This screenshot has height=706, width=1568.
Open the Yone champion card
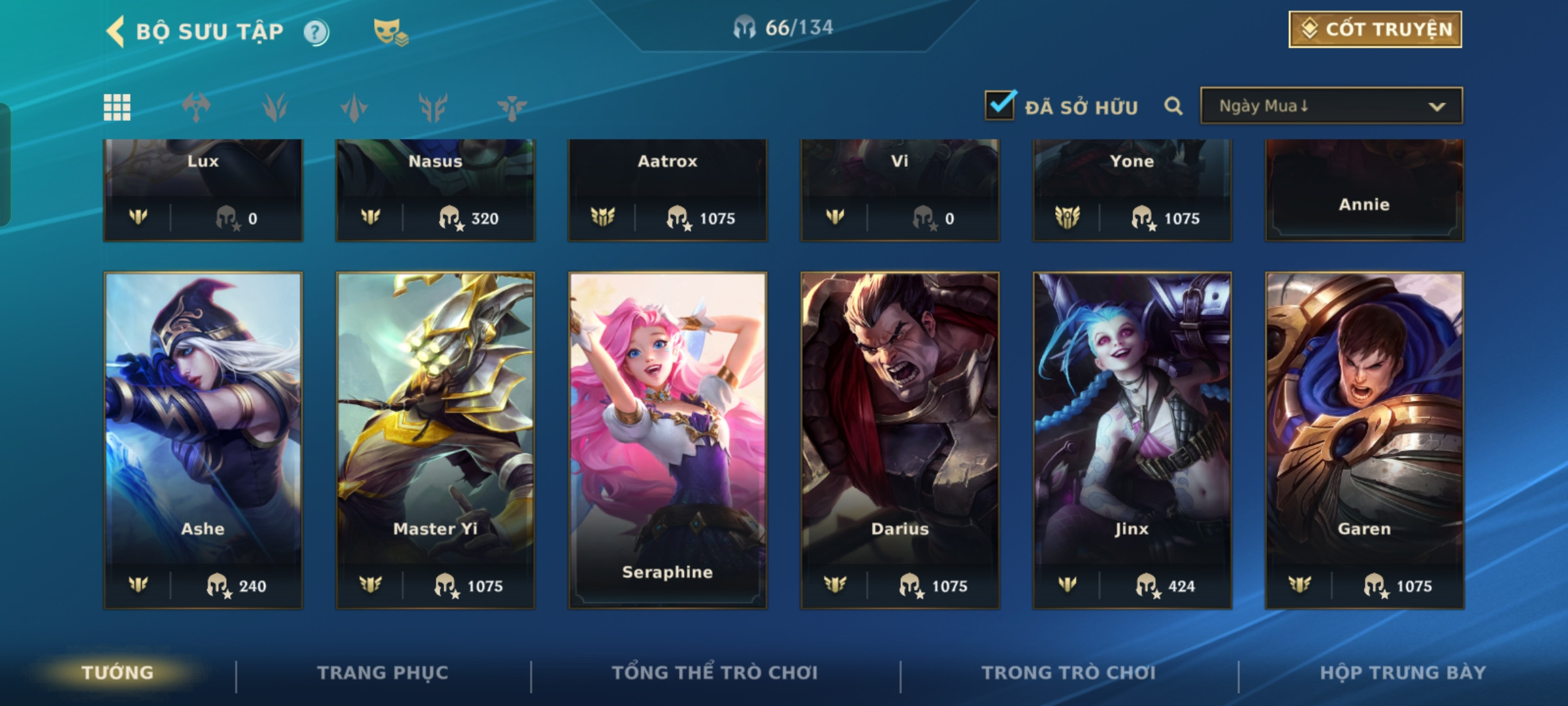pyautogui.click(x=1132, y=190)
